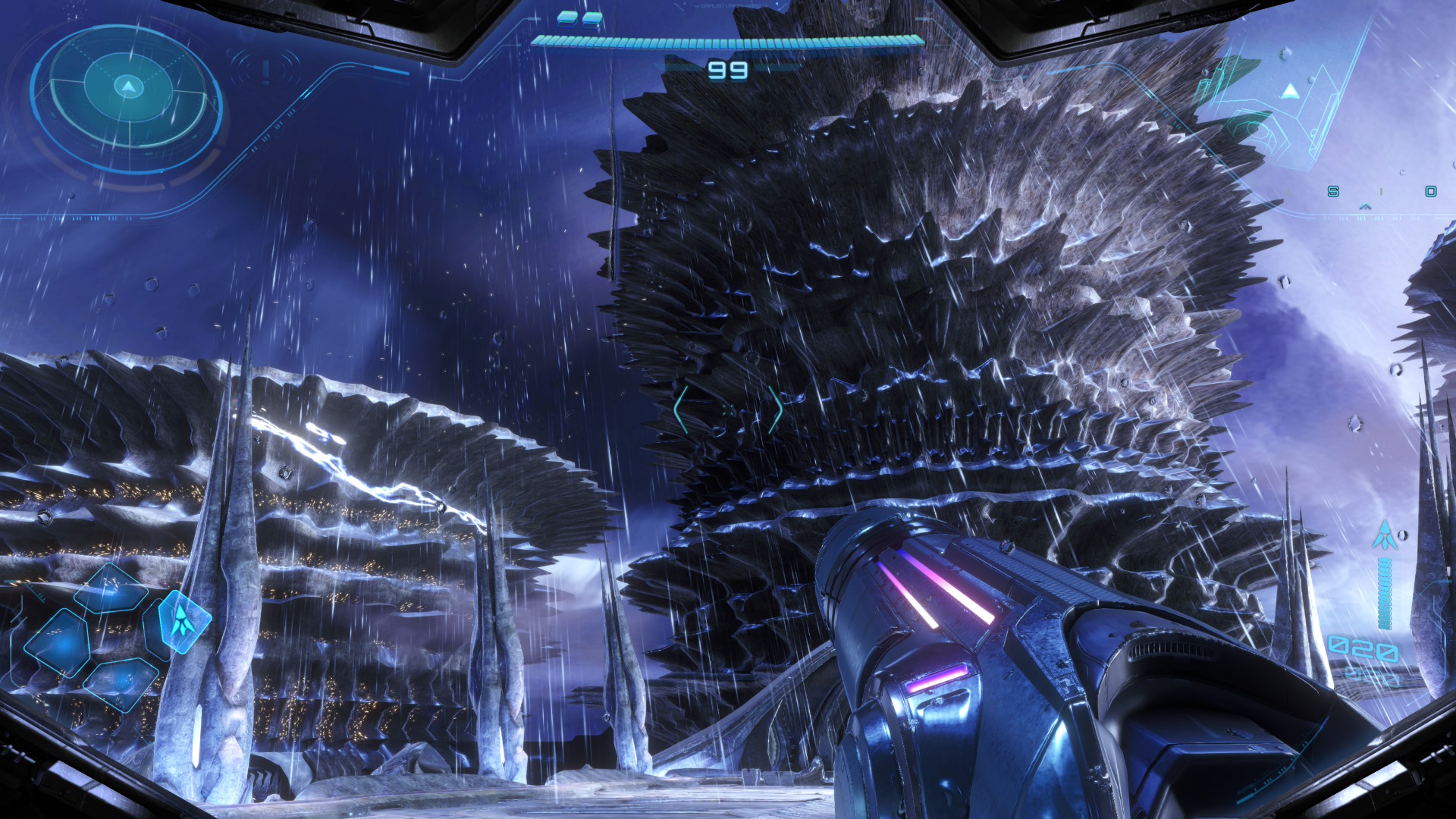This screenshot has height=819, width=1456.
Task: Click the circular radar display
Action: [127, 99]
